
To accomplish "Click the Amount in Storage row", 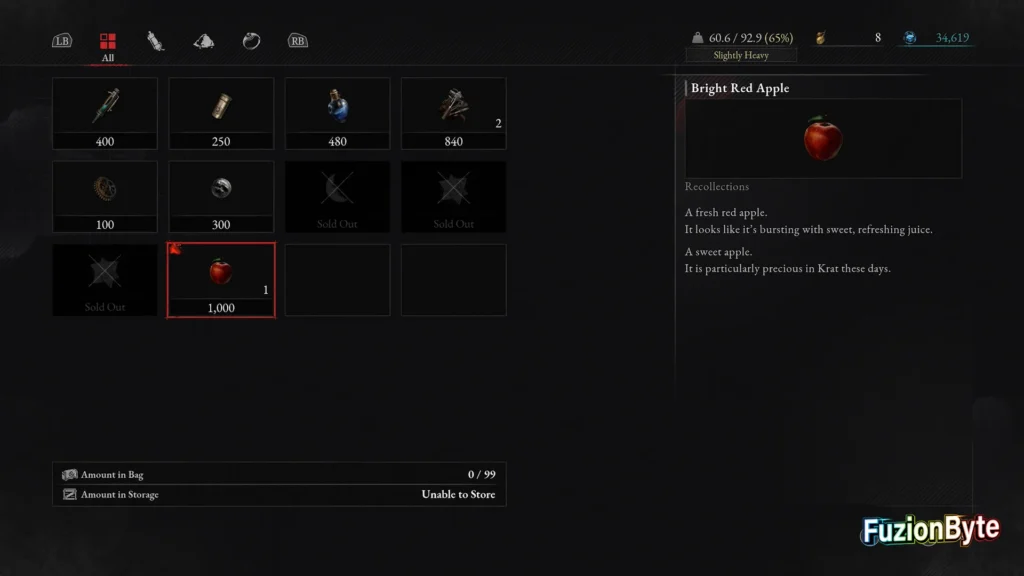I will click(x=279, y=494).
